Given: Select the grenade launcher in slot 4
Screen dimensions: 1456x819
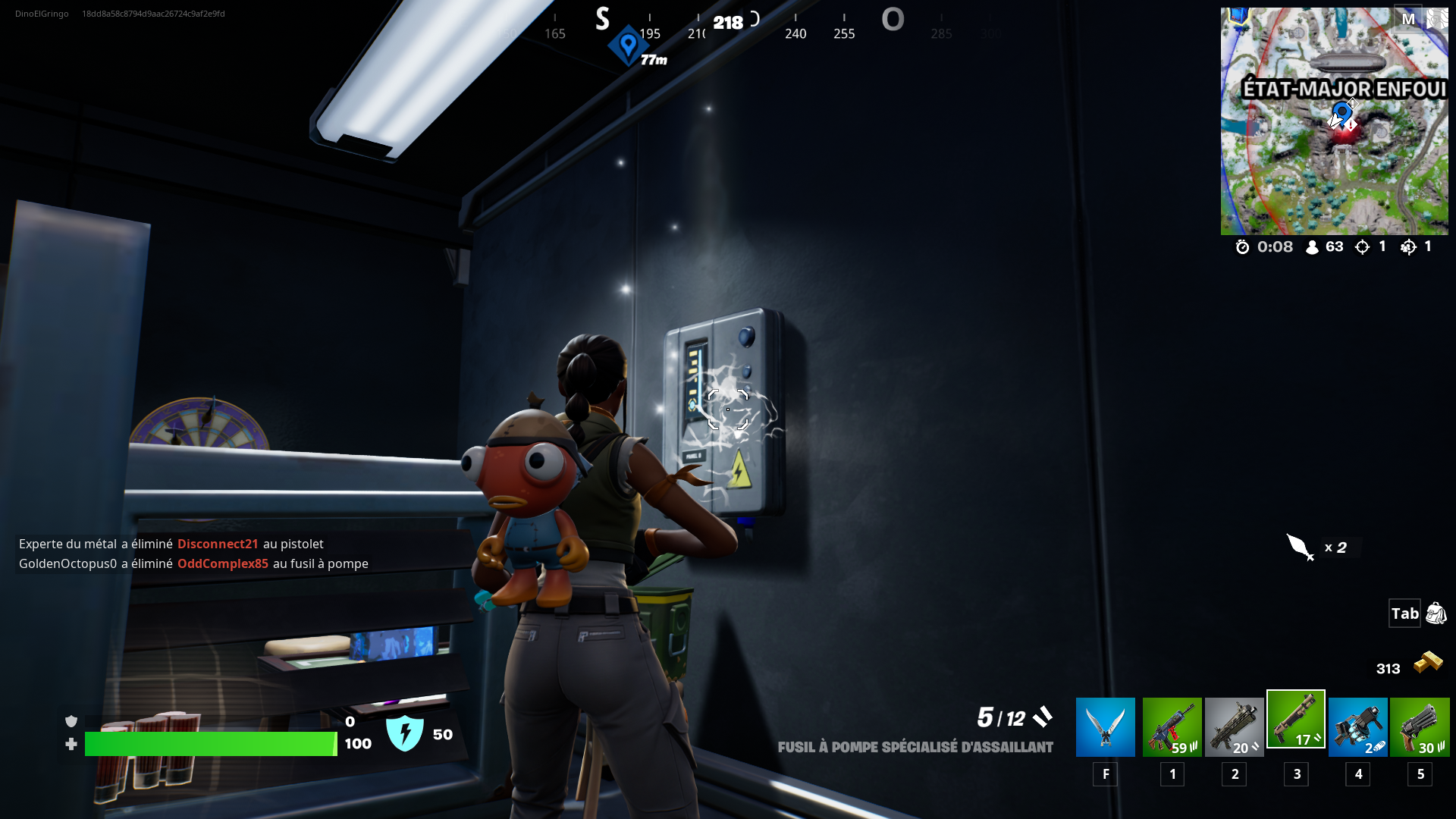Looking at the screenshot, I should tap(1358, 726).
